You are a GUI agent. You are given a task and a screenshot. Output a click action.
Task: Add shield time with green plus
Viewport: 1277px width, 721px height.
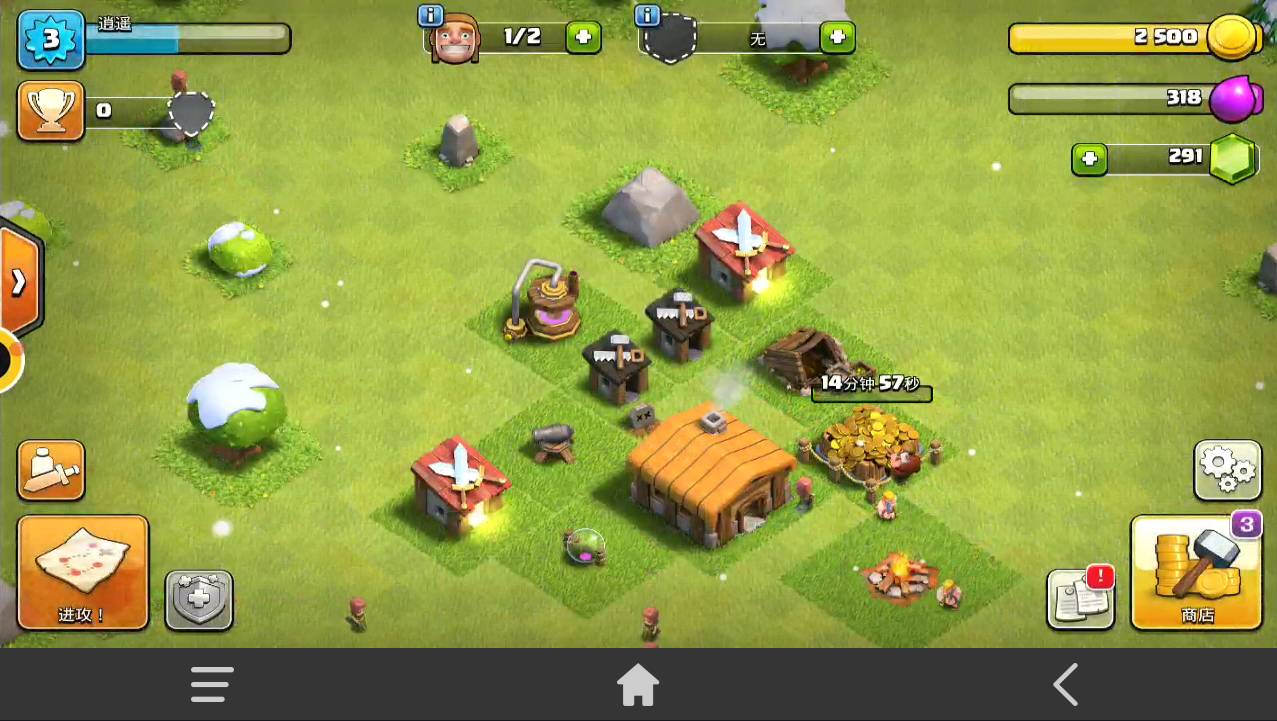pos(837,38)
